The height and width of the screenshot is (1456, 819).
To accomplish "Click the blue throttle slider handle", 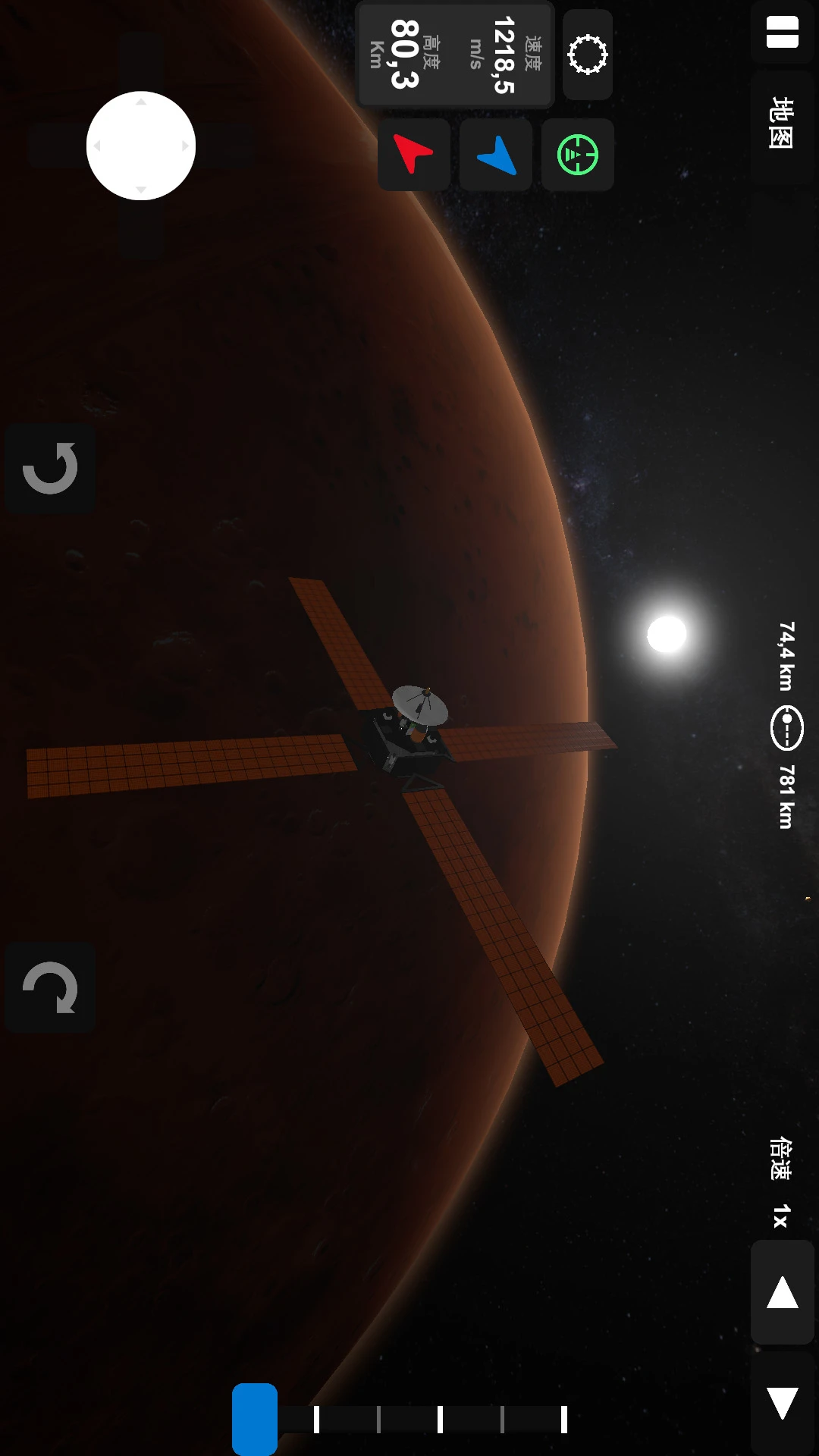I will [255, 1418].
